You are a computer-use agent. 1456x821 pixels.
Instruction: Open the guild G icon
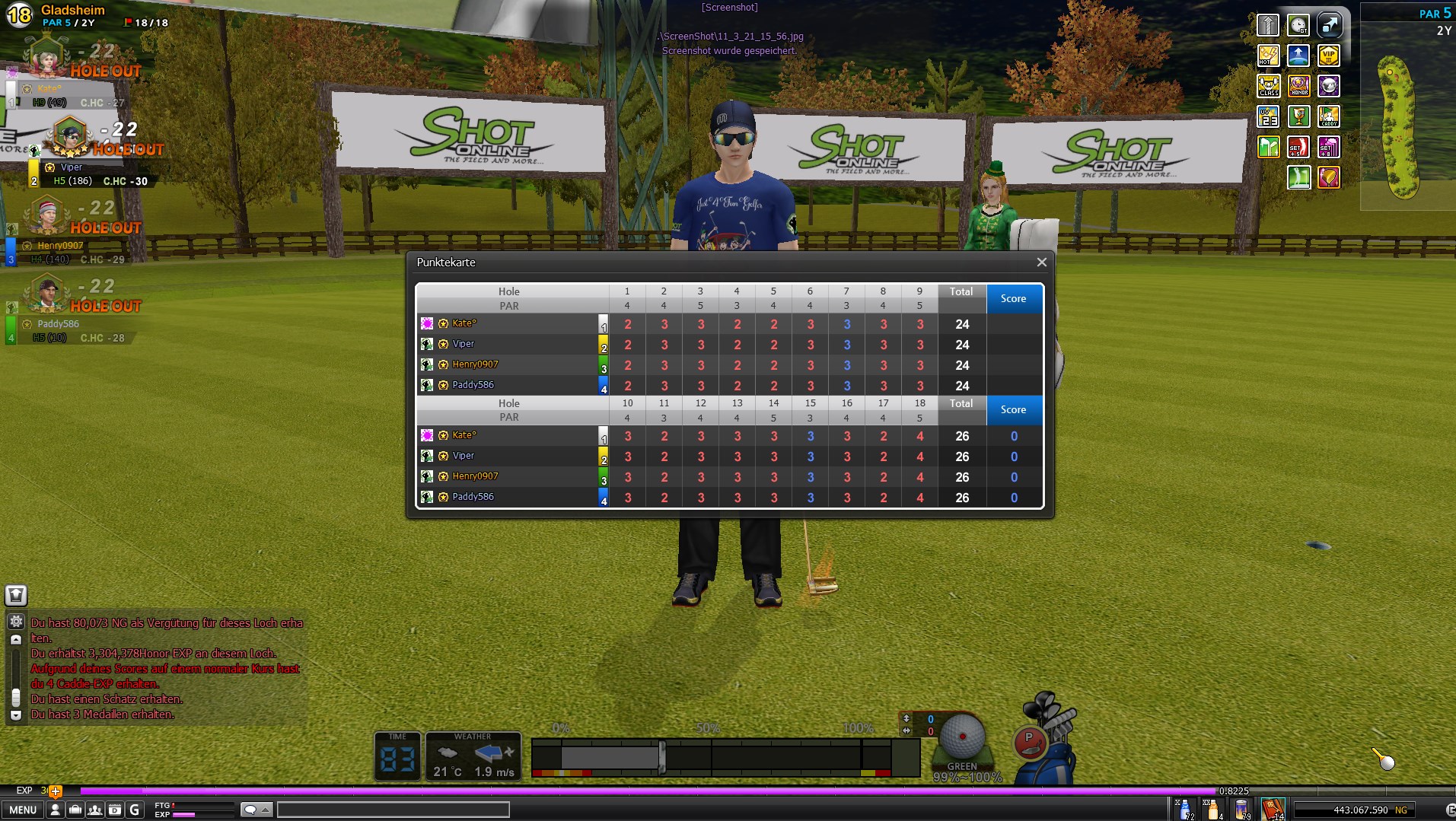point(135,810)
